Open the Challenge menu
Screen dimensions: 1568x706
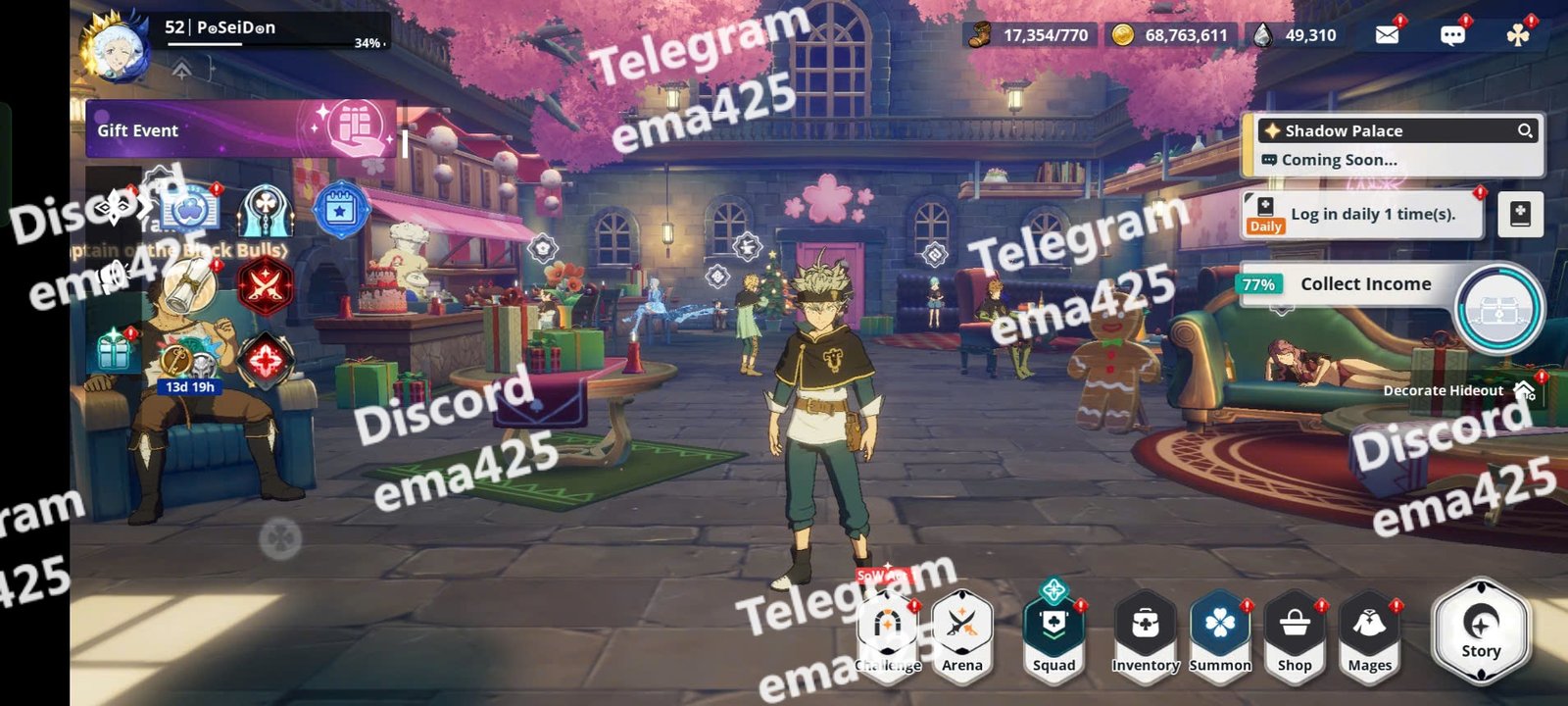click(x=887, y=632)
